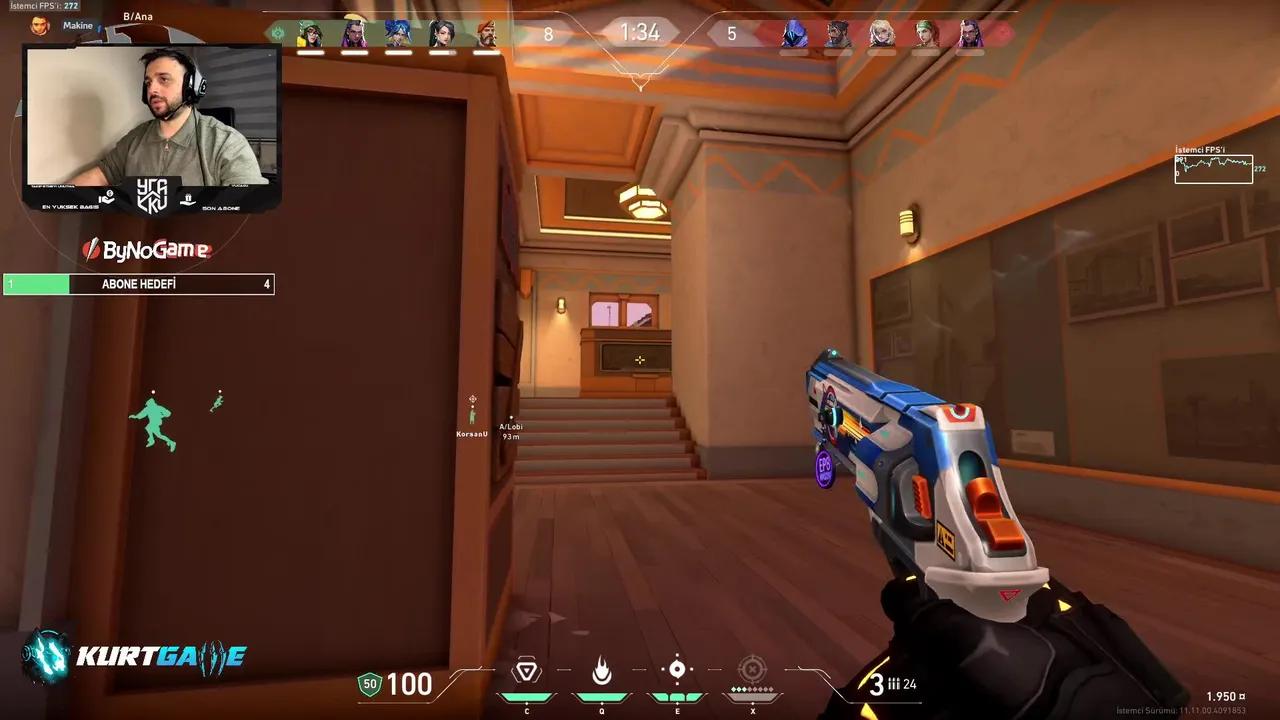Click the green shield armor icon
This screenshot has height=720, width=1280.
[x=369, y=686]
